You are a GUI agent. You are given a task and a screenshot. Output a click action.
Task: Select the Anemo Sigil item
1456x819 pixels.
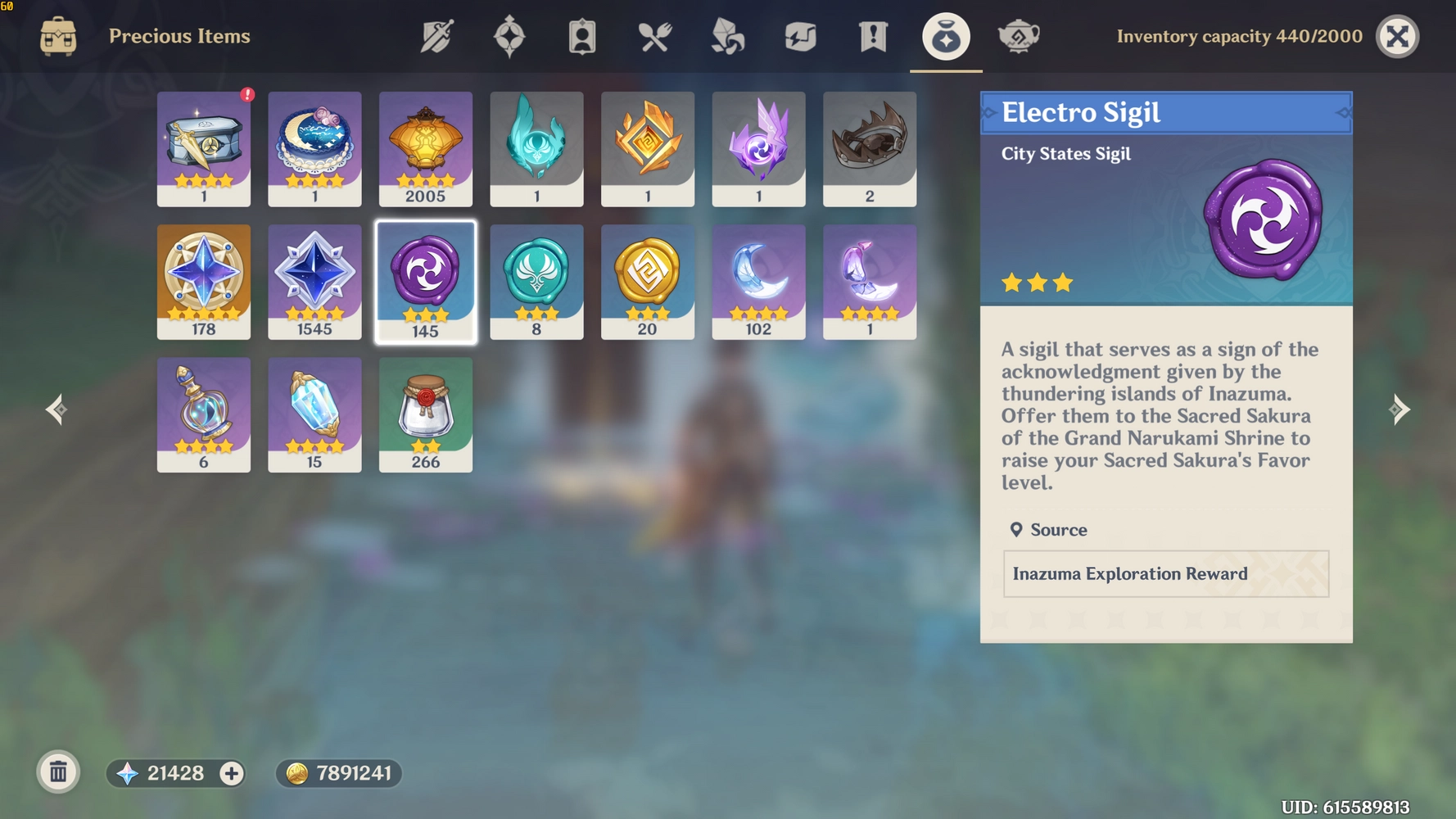(x=536, y=282)
